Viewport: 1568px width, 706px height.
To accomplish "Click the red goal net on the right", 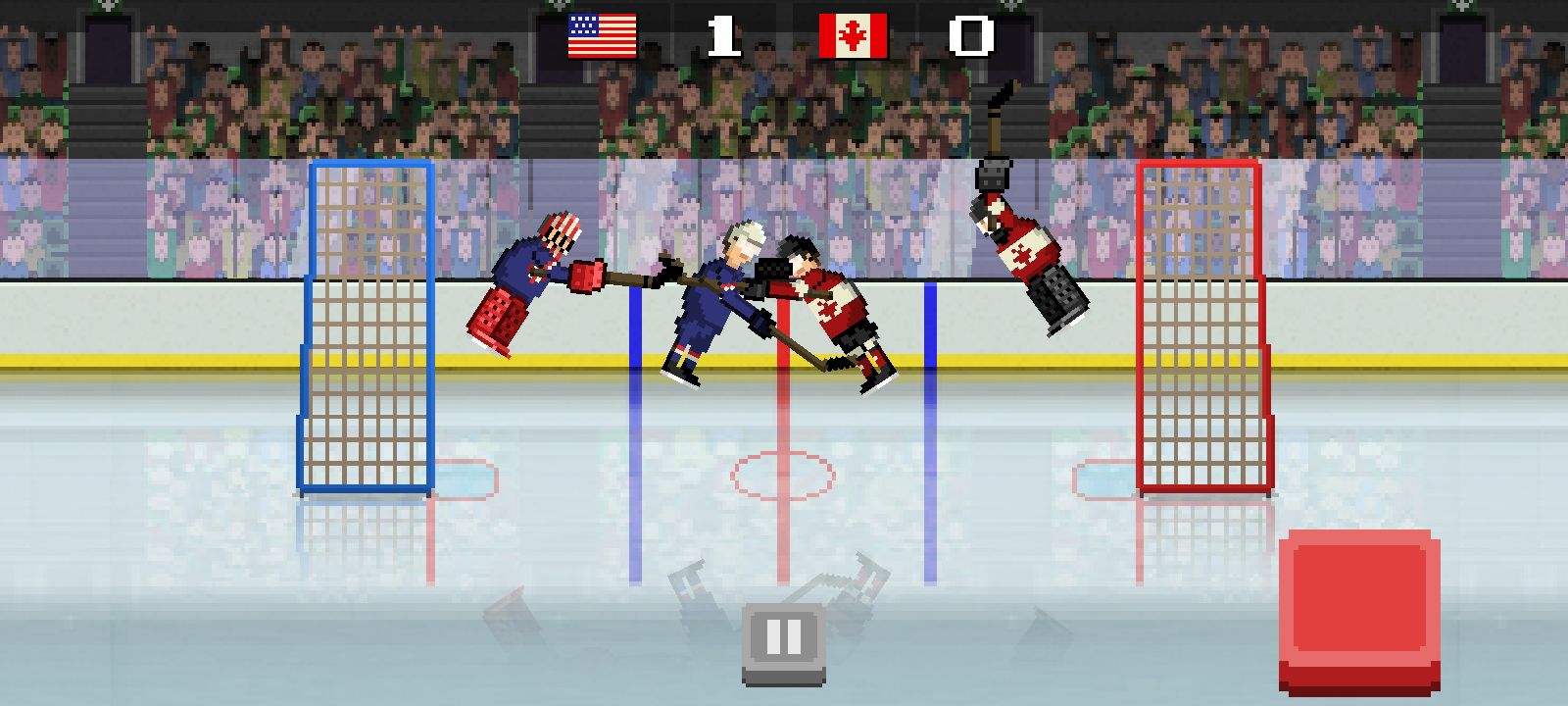I will click(x=1200, y=324).
